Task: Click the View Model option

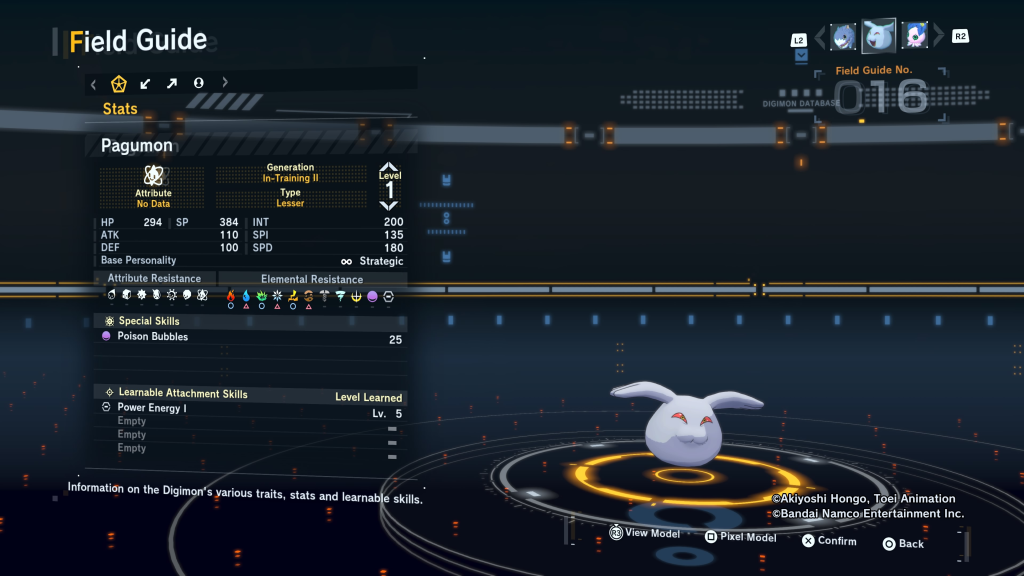Action: click(x=645, y=534)
